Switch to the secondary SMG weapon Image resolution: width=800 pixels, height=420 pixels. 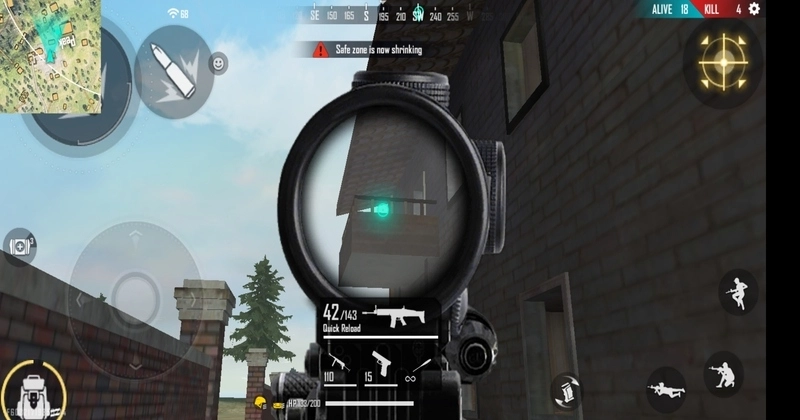336,361
